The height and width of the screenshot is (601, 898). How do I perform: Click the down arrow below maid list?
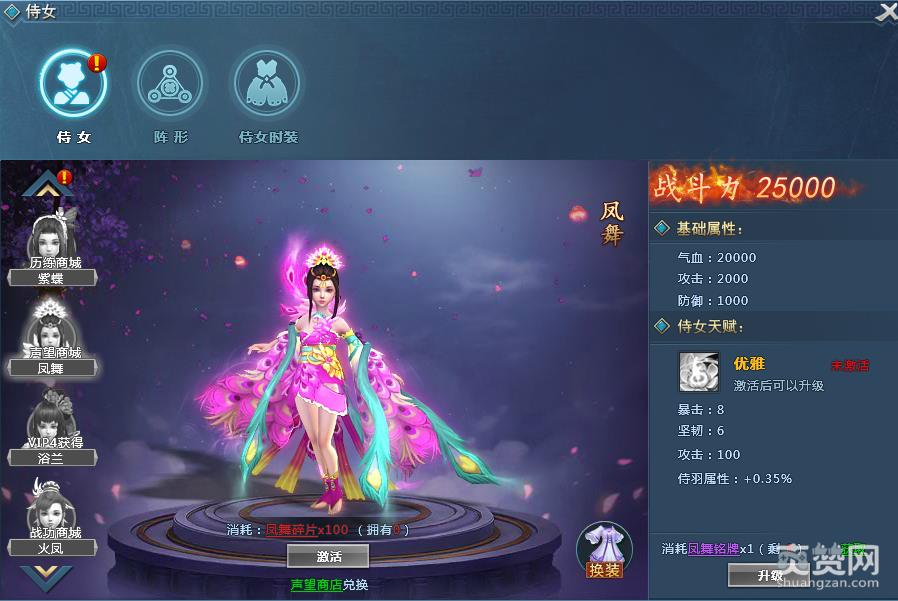tap(48, 575)
